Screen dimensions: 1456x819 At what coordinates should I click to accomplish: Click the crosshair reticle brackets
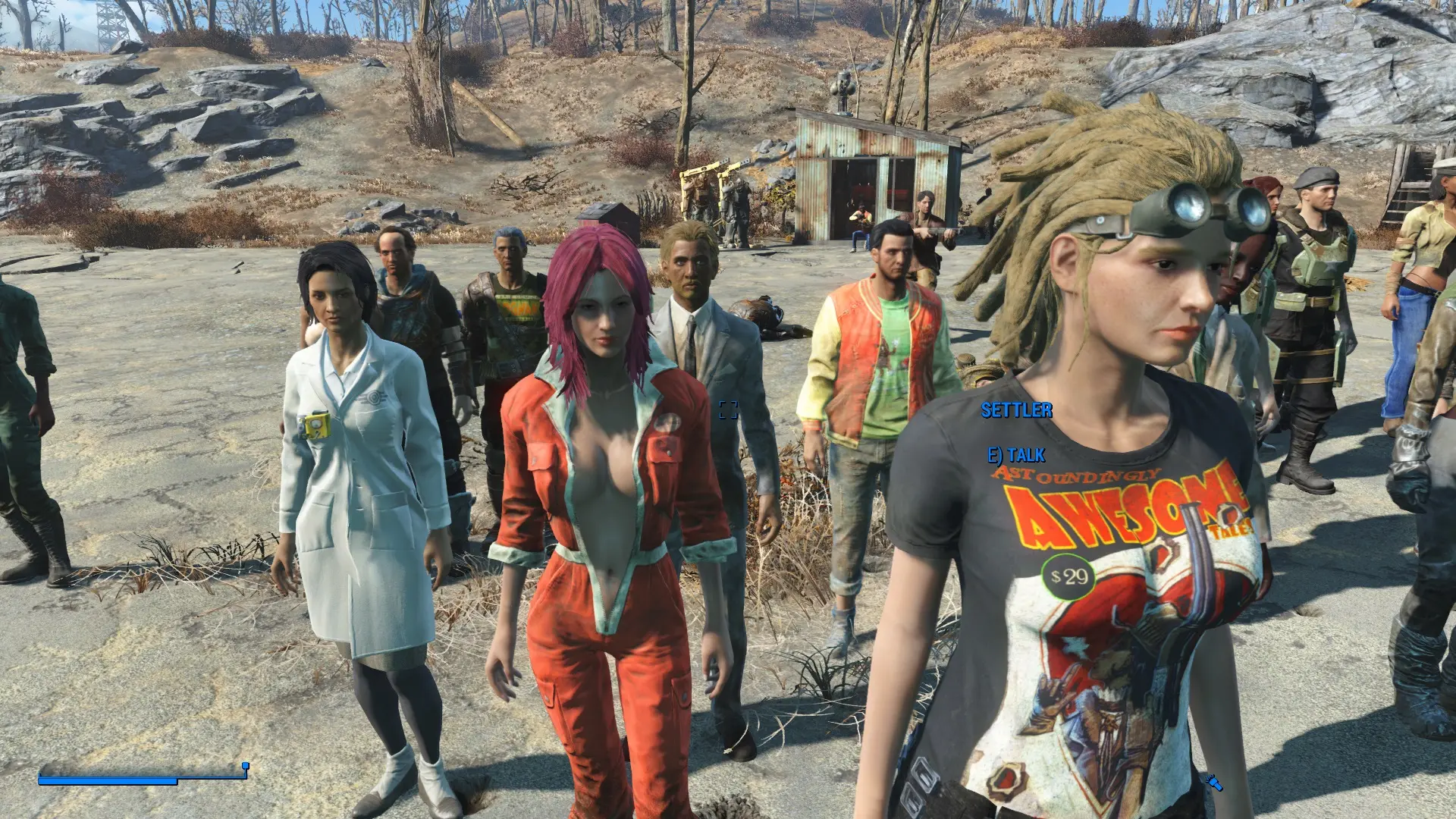(728, 411)
